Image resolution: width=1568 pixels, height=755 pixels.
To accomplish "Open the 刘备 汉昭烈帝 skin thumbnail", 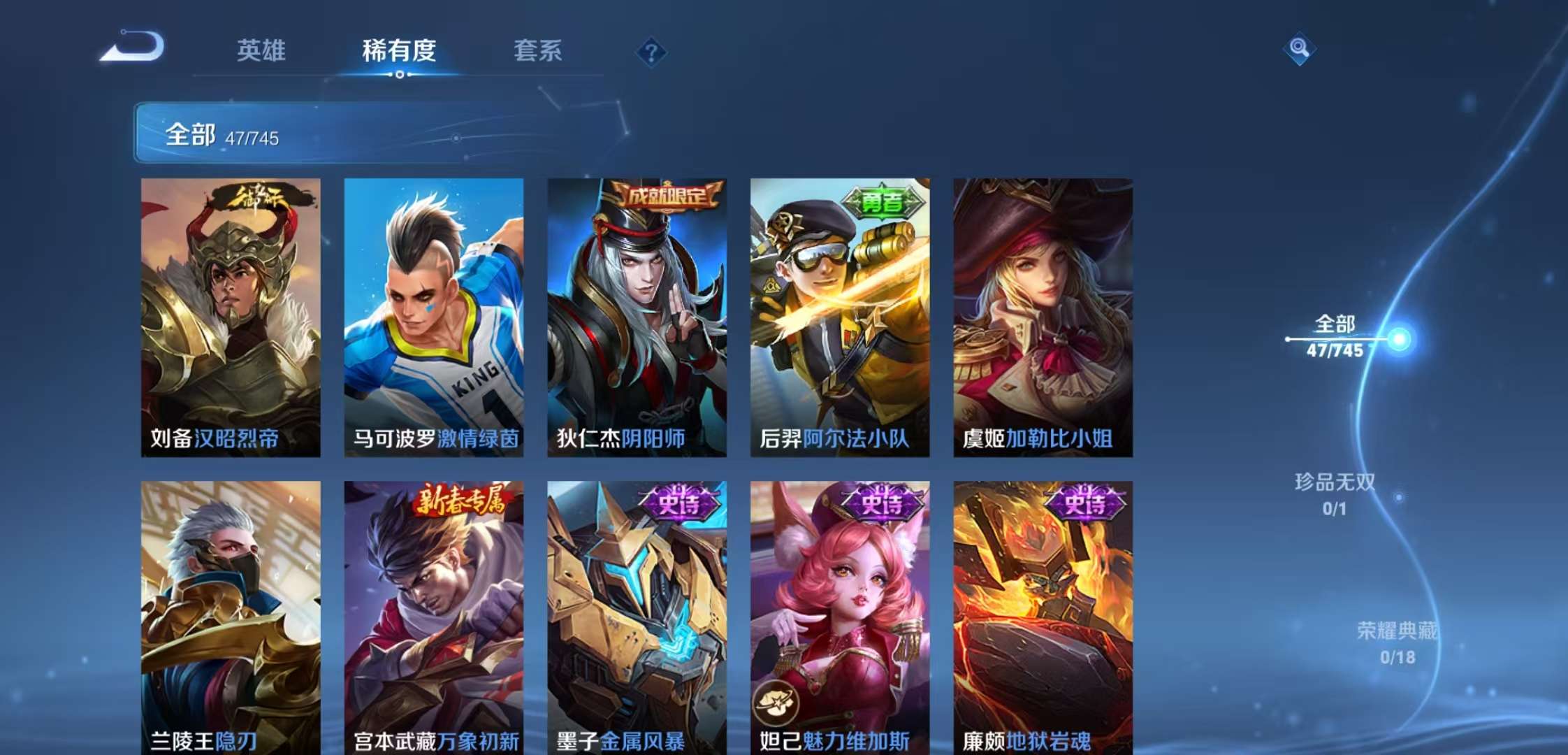I will tap(231, 315).
